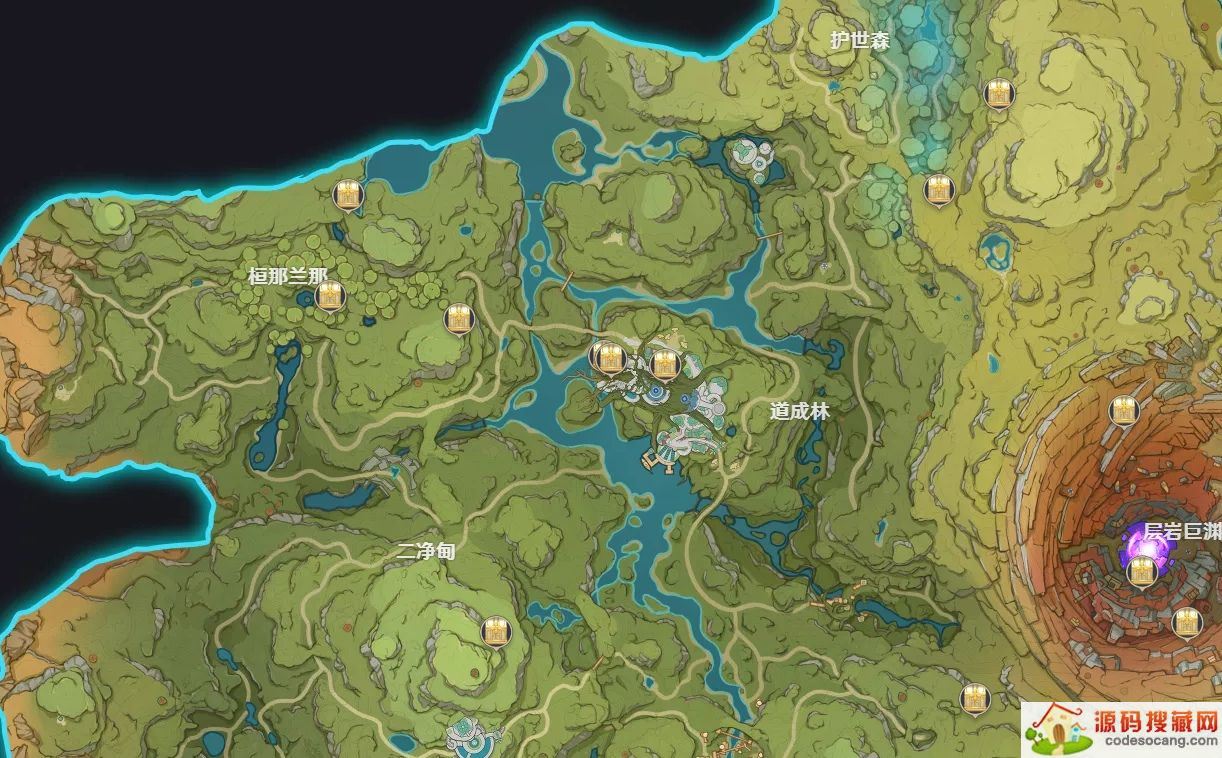Viewport: 1222px width, 758px height.
Task: Choose the marker northeast of the 护世森 label
Action: 996,94
